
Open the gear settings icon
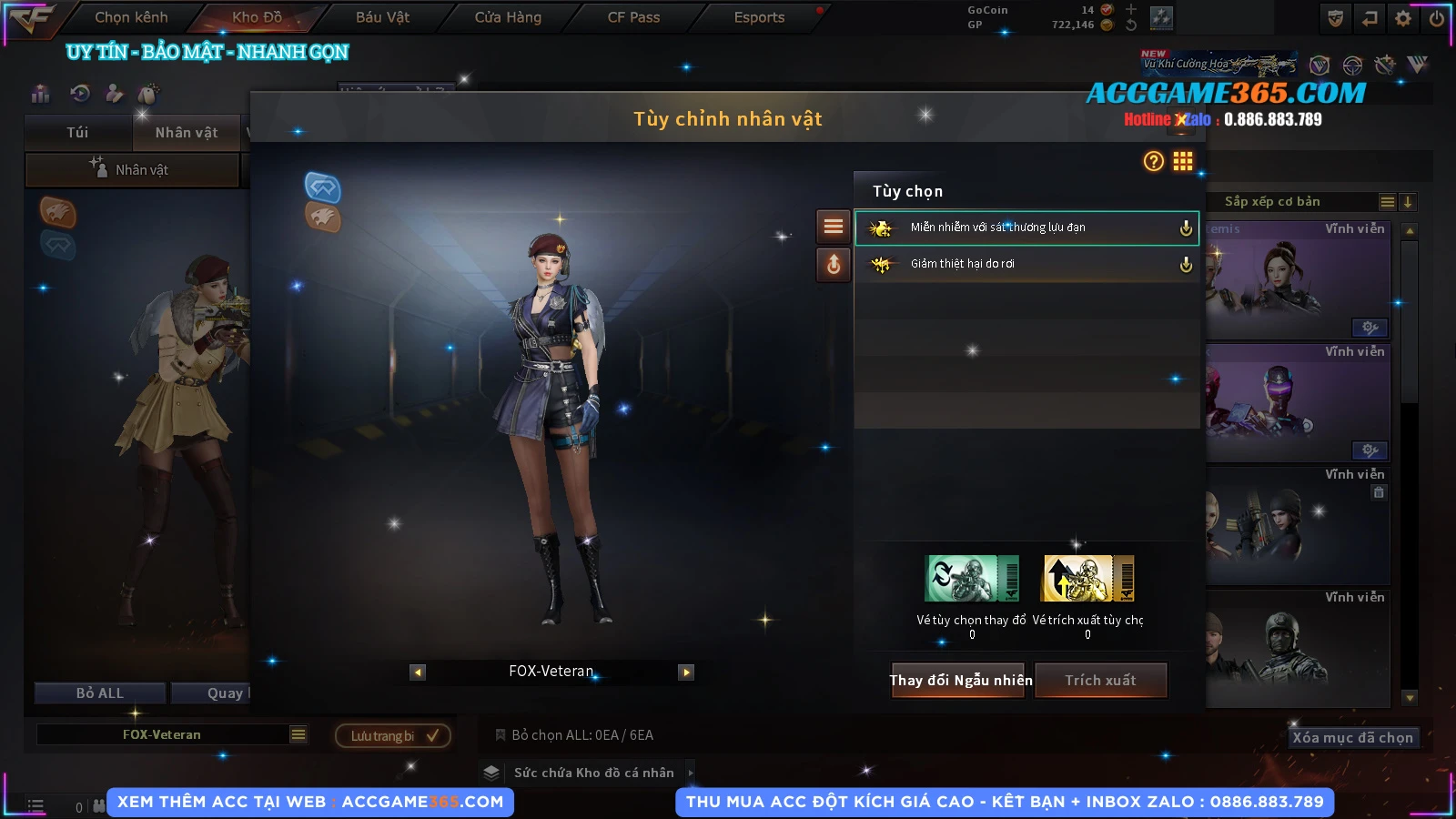tap(1403, 18)
